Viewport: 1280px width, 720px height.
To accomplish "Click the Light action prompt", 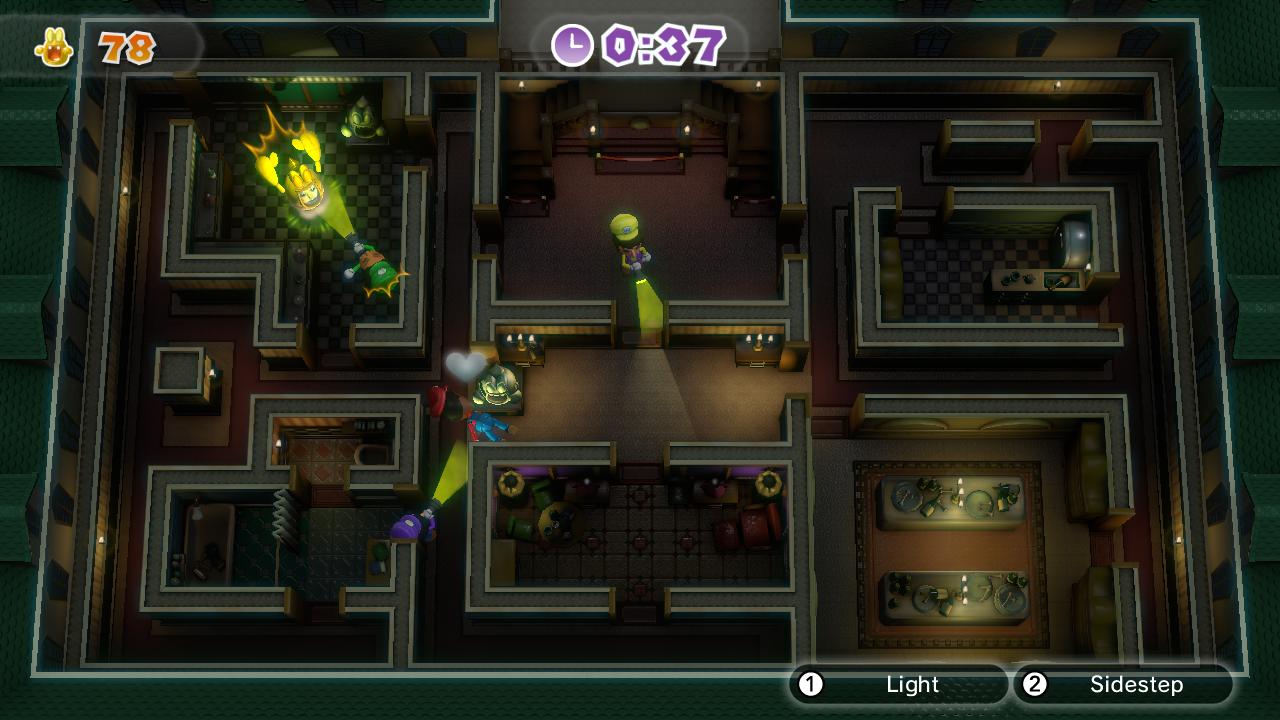I will (x=912, y=686).
